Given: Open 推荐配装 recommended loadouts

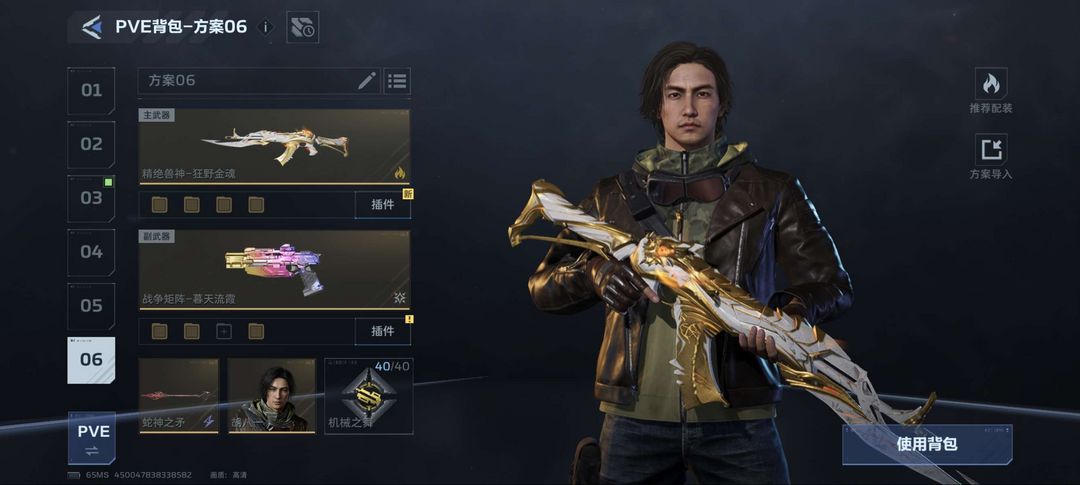Looking at the screenshot, I should [990, 91].
